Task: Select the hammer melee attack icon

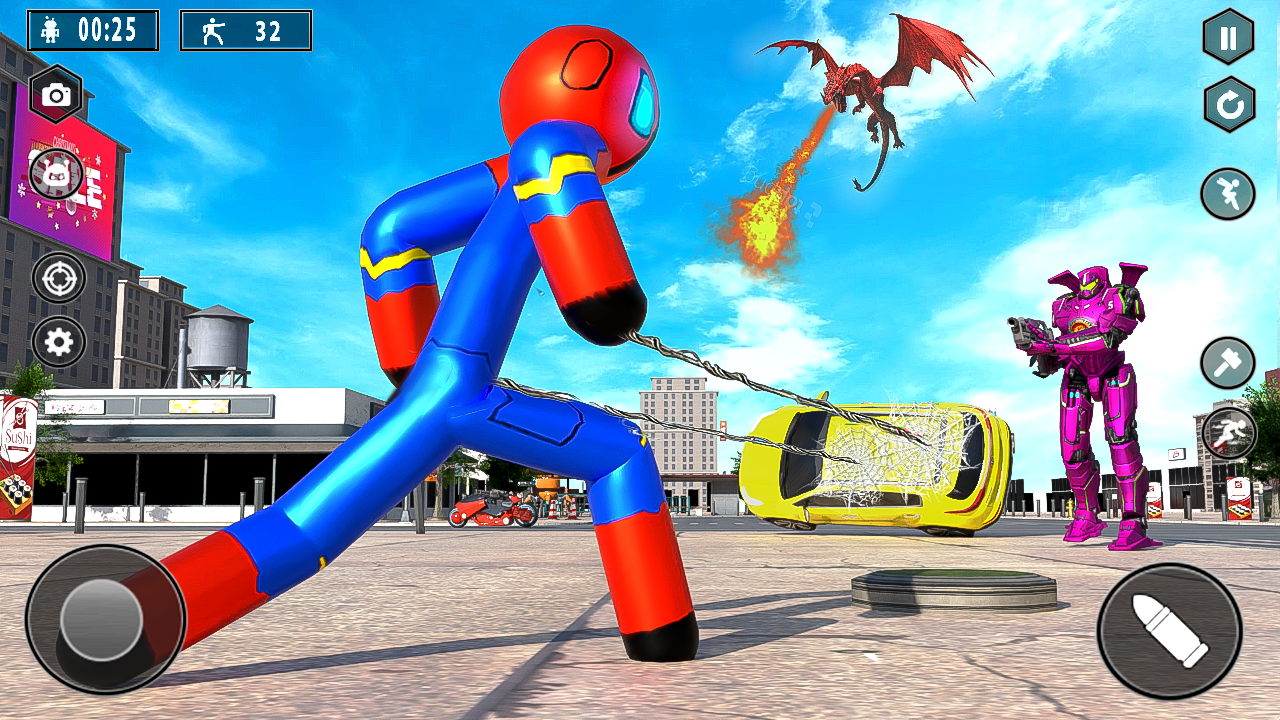Action: point(1227,362)
